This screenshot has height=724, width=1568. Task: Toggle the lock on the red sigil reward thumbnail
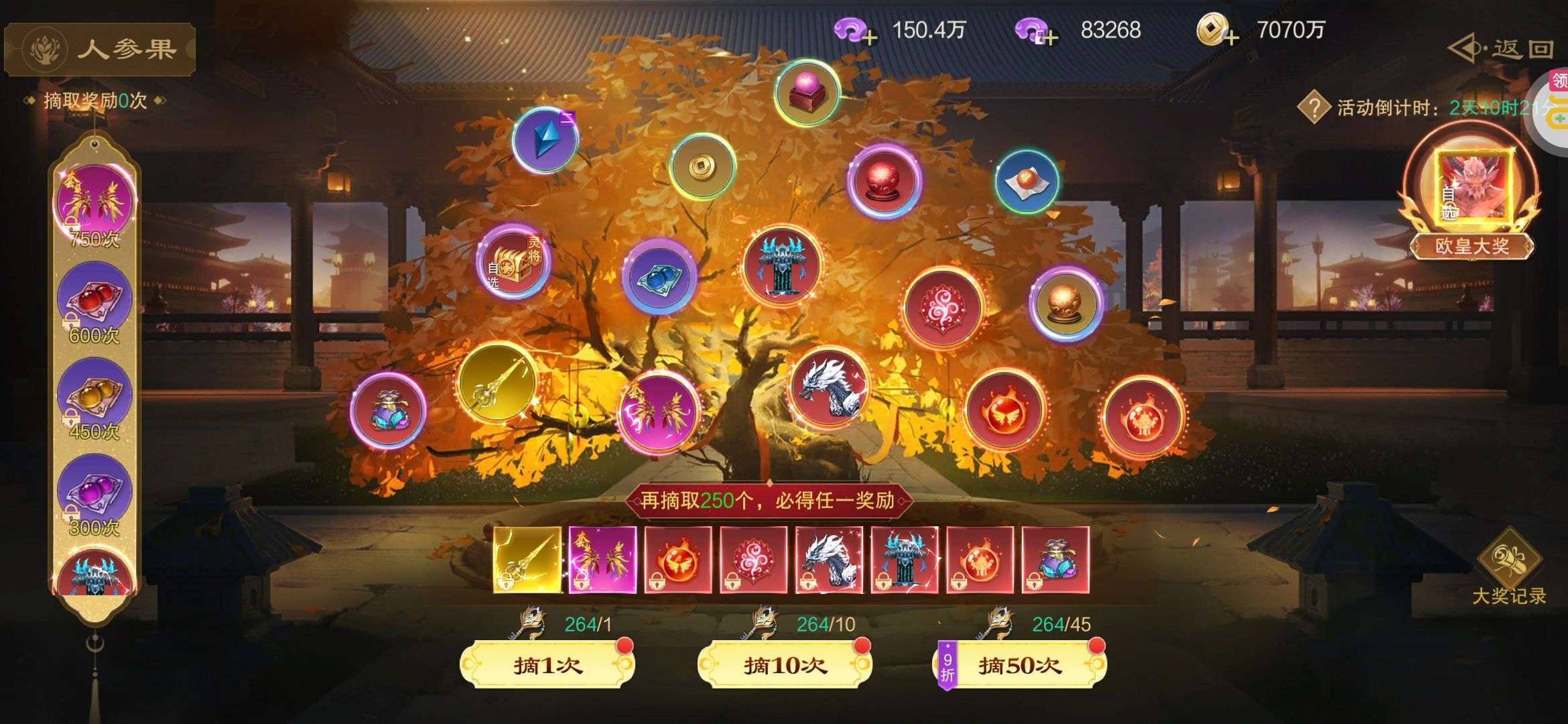tap(732, 581)
